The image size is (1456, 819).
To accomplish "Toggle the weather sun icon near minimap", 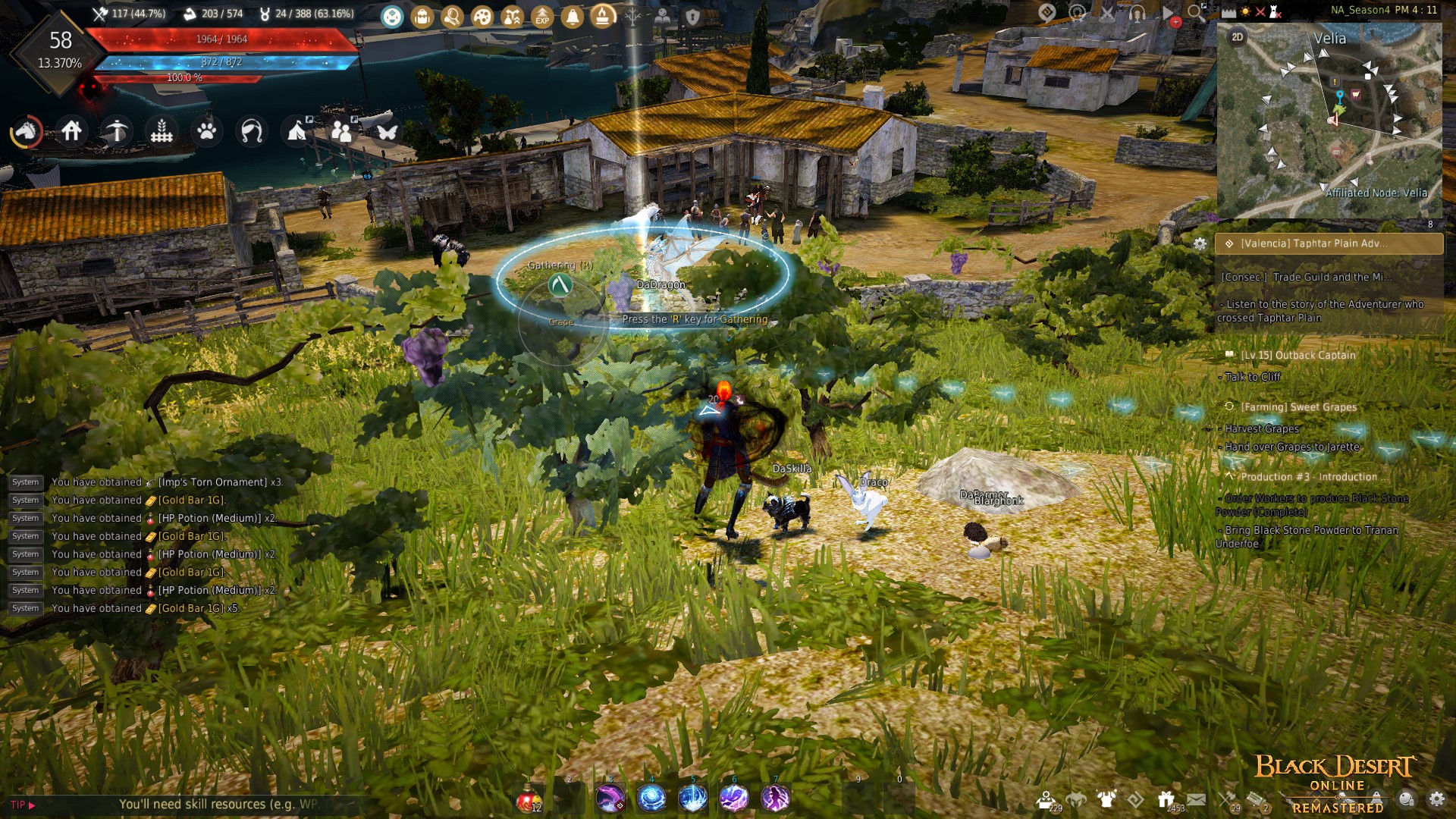I will 1245,13.
